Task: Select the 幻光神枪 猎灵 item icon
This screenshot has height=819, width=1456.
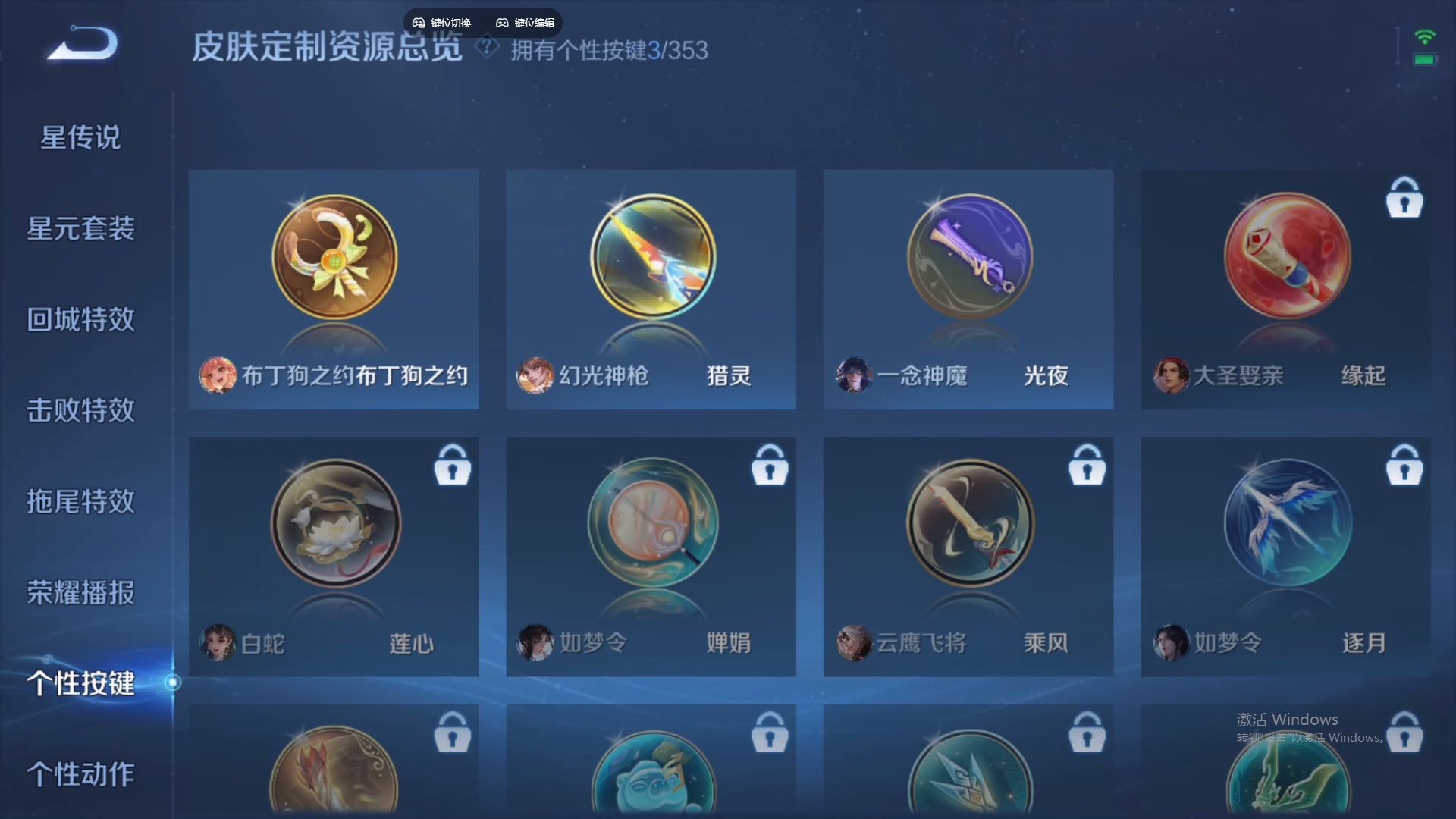Action: (x=651, y=258)
